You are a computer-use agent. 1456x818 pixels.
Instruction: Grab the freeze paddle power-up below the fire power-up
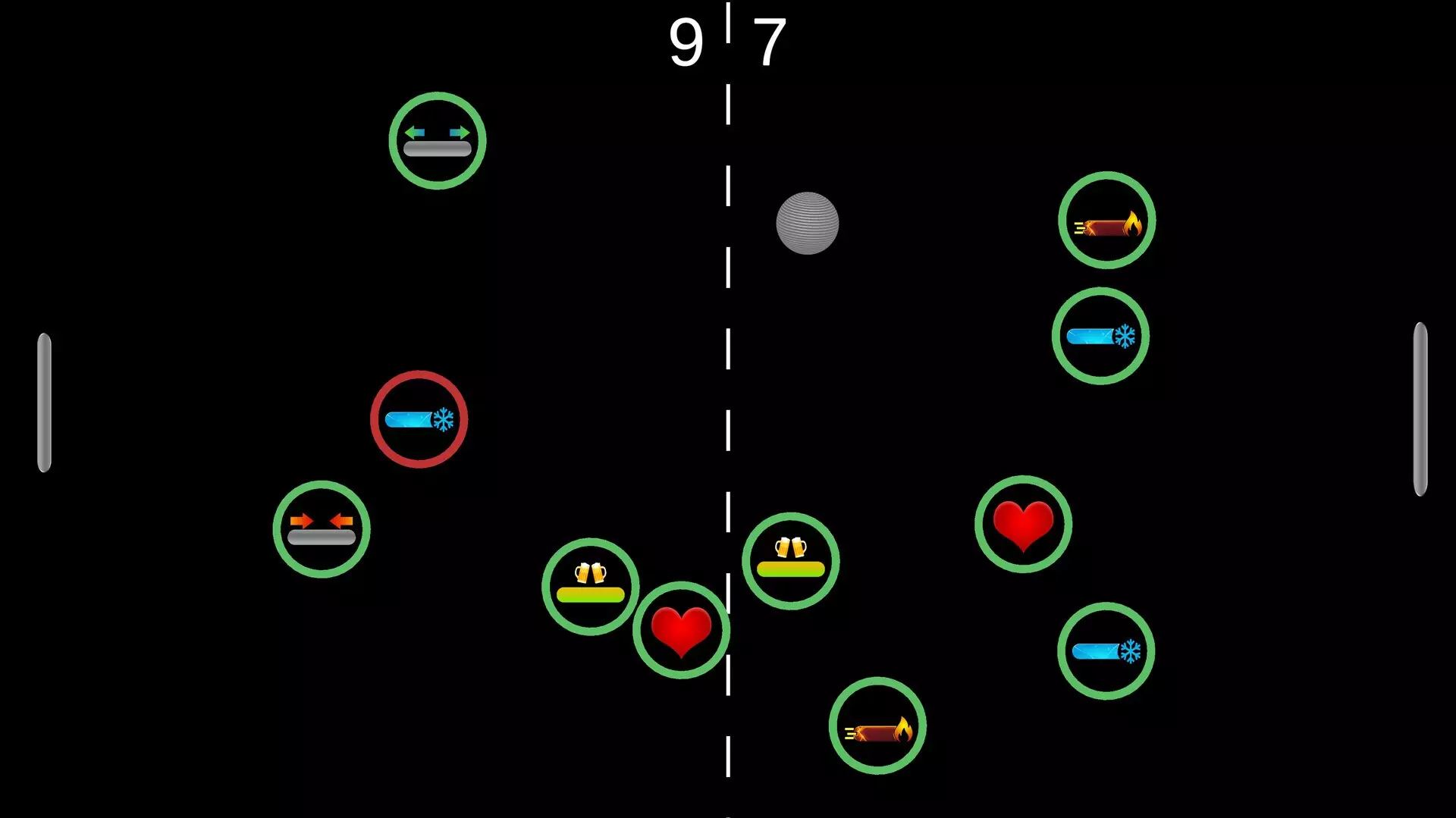1101,335
